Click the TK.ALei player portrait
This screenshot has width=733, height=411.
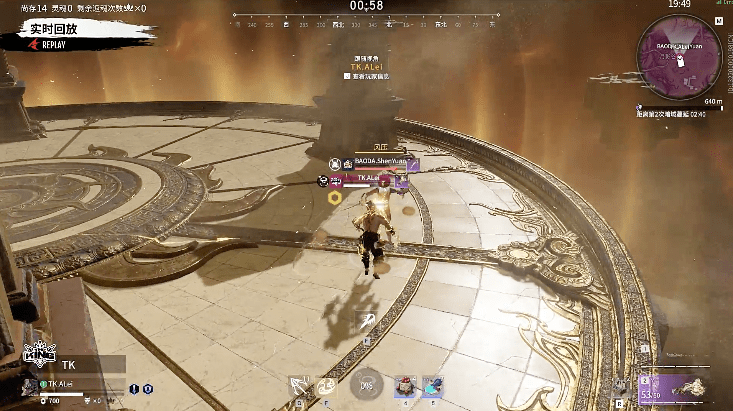pos(28,384)
